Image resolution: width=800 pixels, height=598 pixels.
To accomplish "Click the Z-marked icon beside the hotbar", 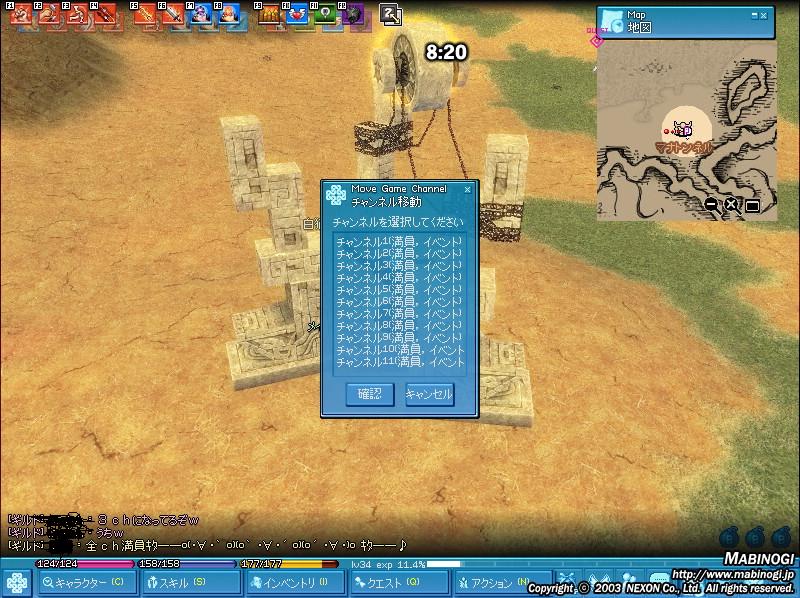I will pos(391,14).
